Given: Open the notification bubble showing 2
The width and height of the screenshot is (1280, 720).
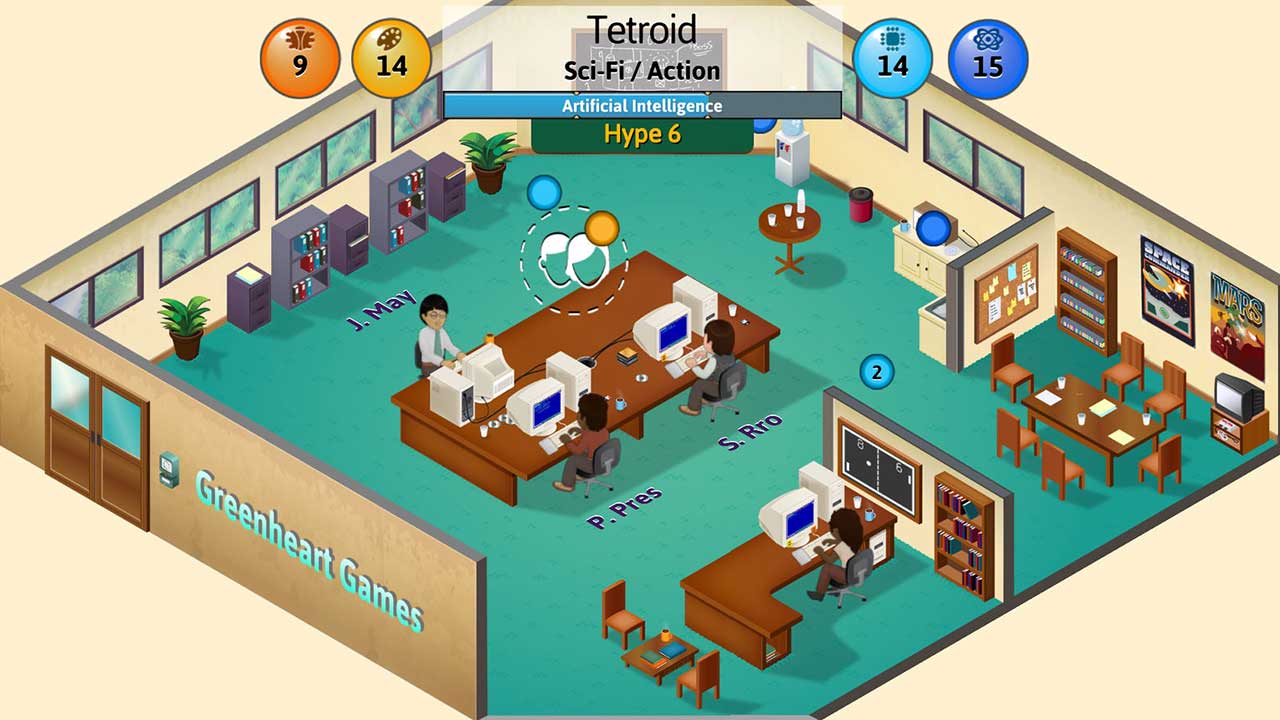Looking at the screenshot, I should point(875,372).
